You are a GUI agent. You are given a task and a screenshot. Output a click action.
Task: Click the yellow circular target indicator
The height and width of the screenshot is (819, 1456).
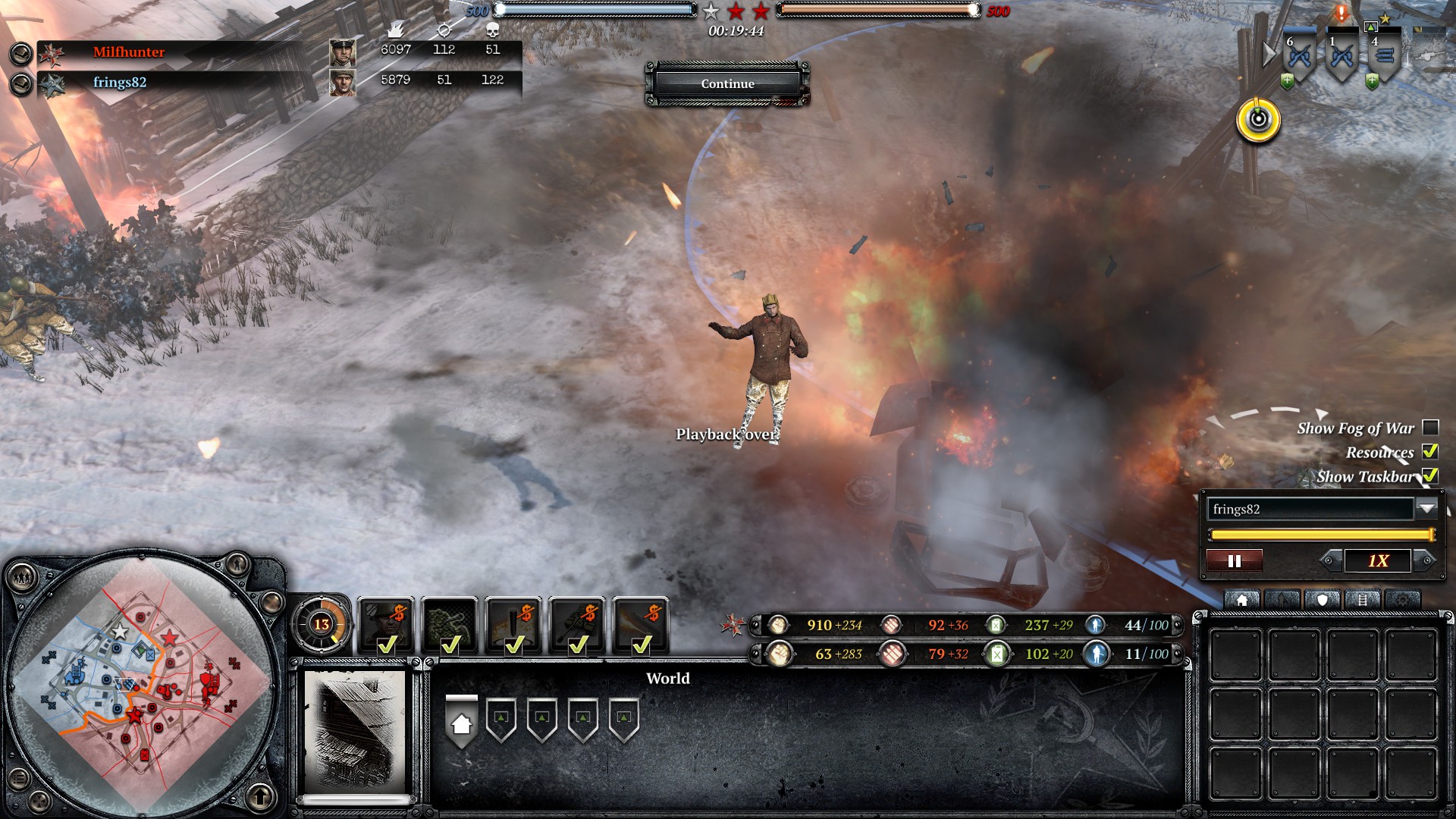pyautogui.click(x=1258, y=120)
